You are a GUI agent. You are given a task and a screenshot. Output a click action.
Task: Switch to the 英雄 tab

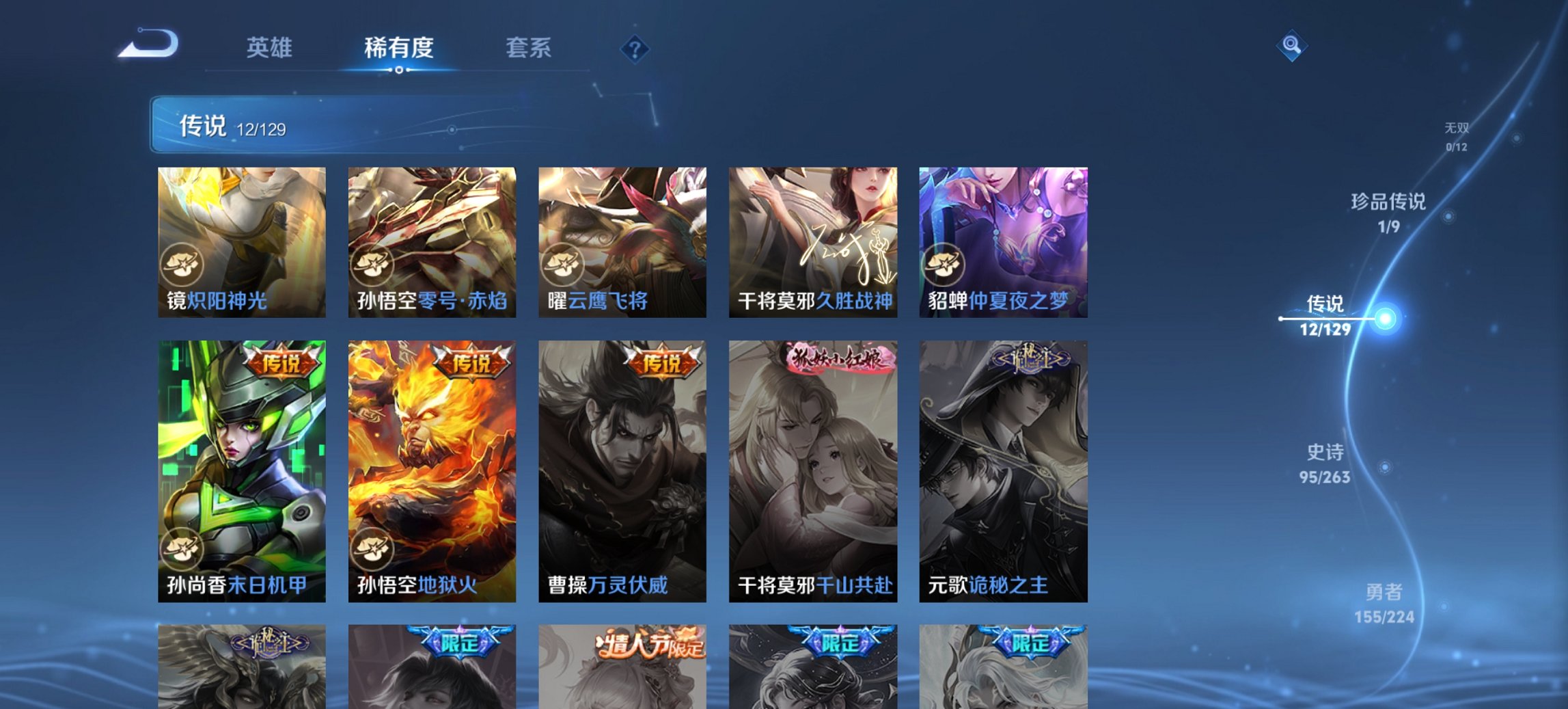[x=270, y=49]
